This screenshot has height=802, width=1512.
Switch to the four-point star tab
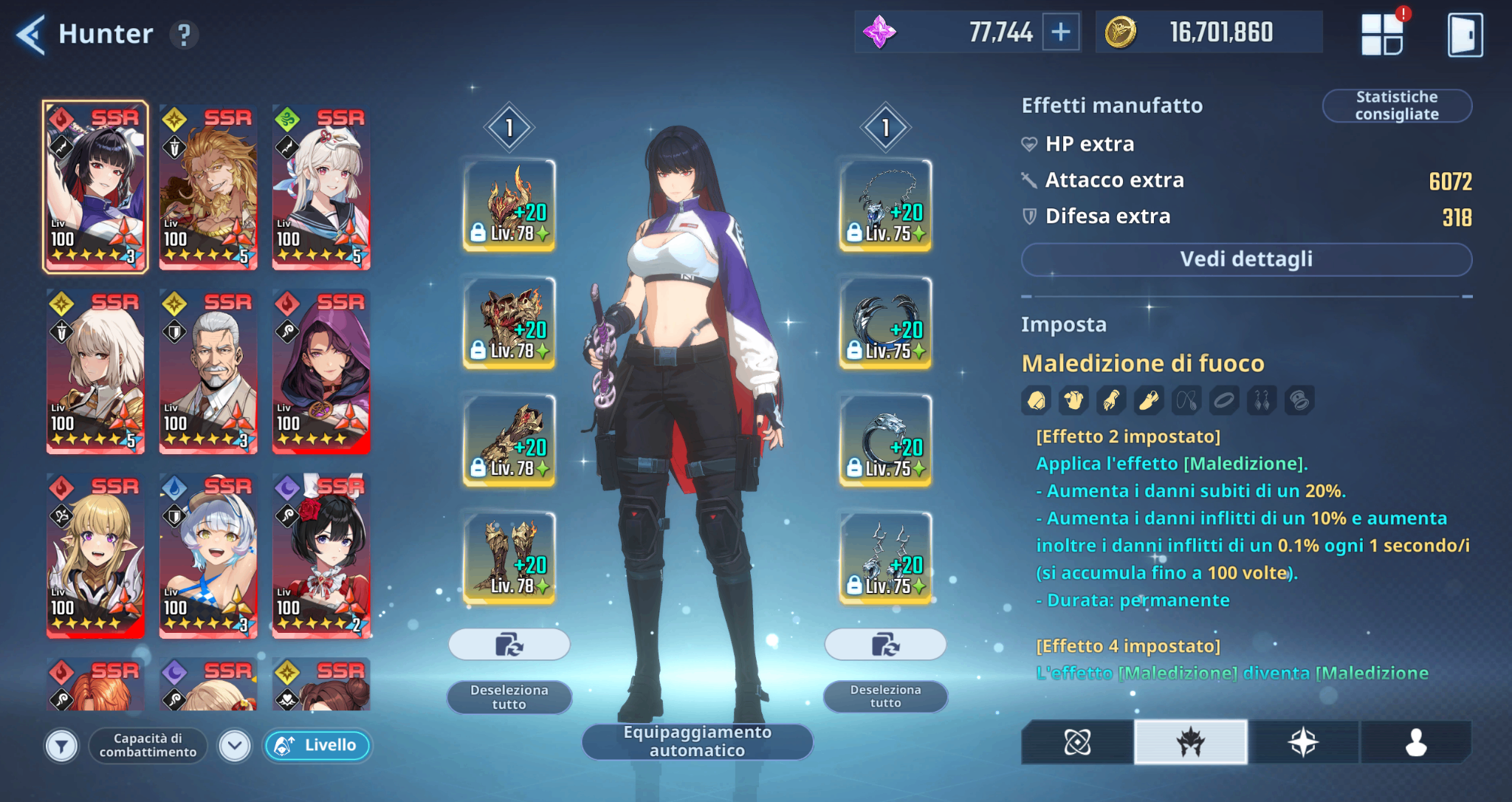point(1303,742)
